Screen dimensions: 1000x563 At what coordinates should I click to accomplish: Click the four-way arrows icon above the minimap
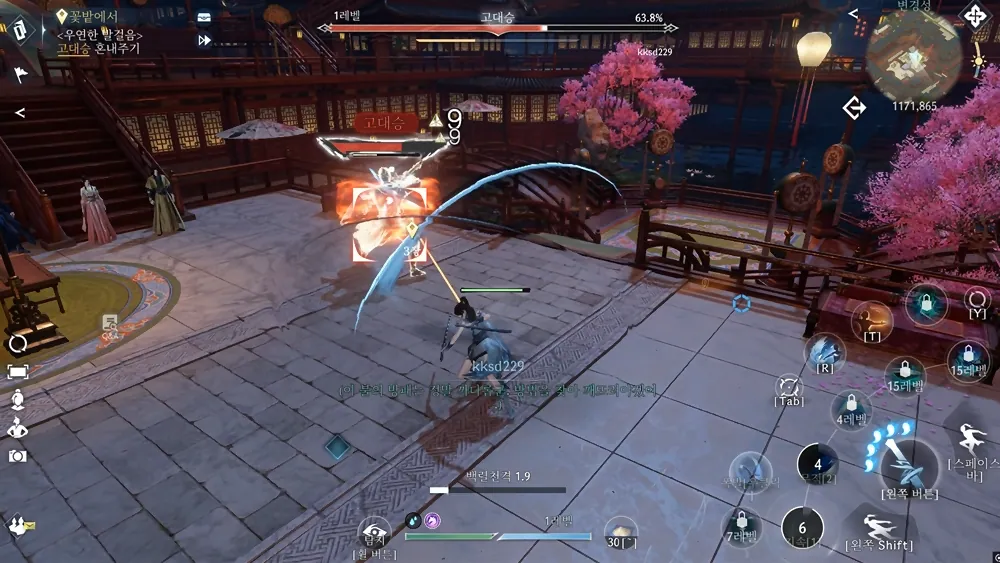click(975, 15)
